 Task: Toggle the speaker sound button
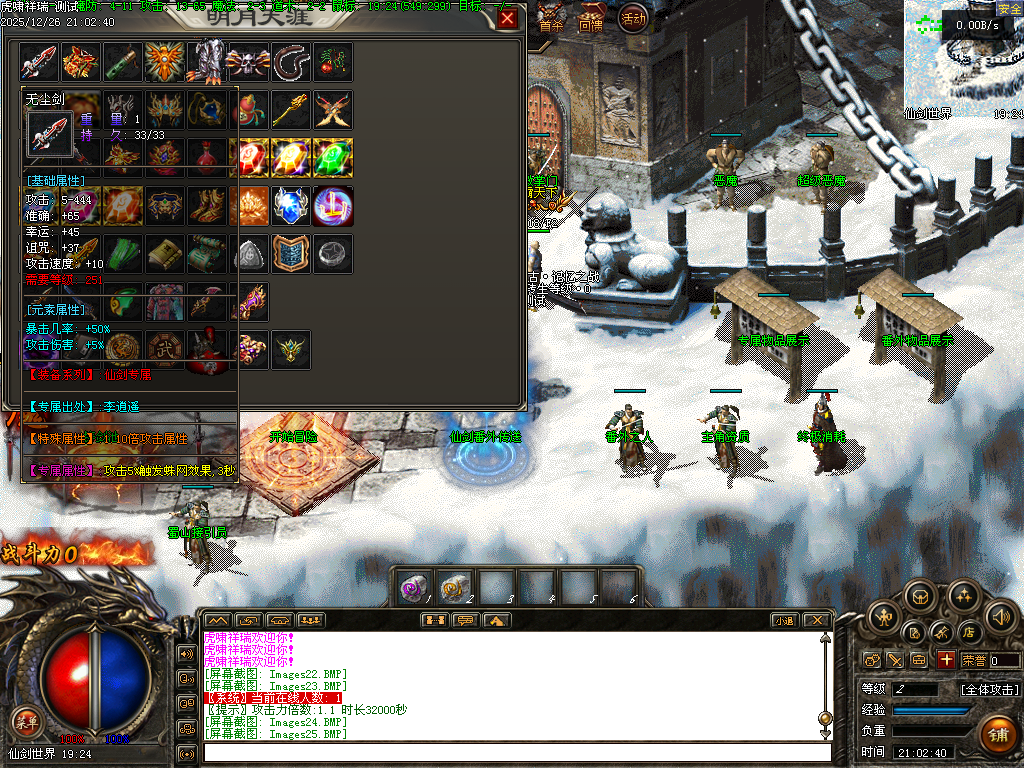[x=1001, y=616]
